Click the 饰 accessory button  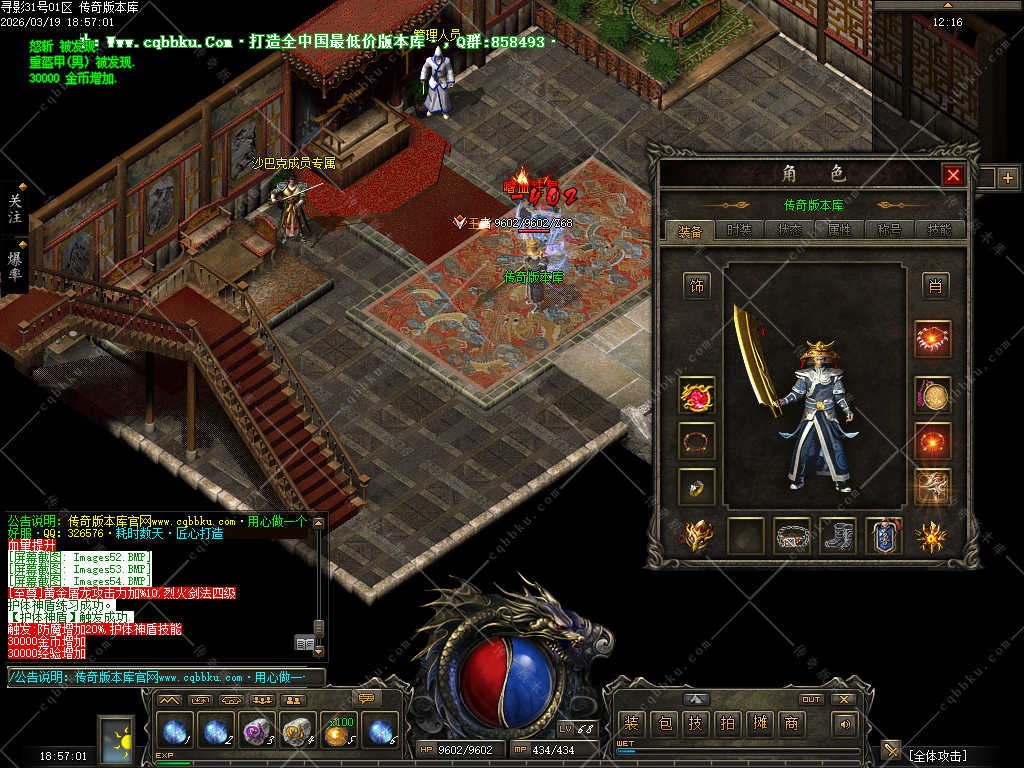click(x=697, y=286)
